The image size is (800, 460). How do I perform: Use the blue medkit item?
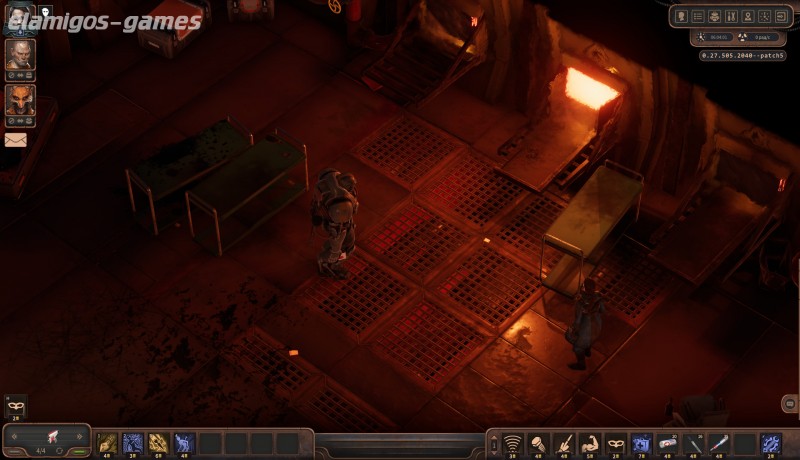pos(643,441)
